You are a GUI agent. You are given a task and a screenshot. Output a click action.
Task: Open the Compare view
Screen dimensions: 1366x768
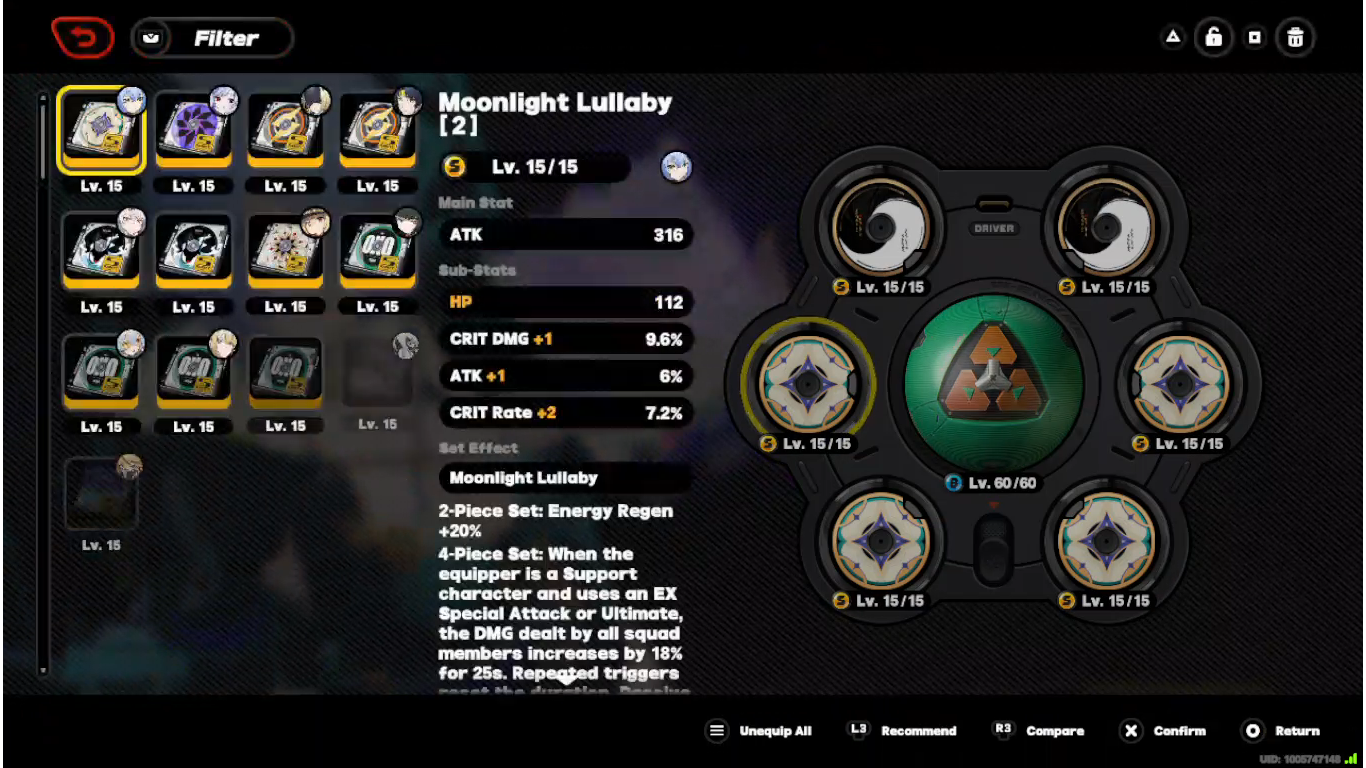click(1039, 731)
